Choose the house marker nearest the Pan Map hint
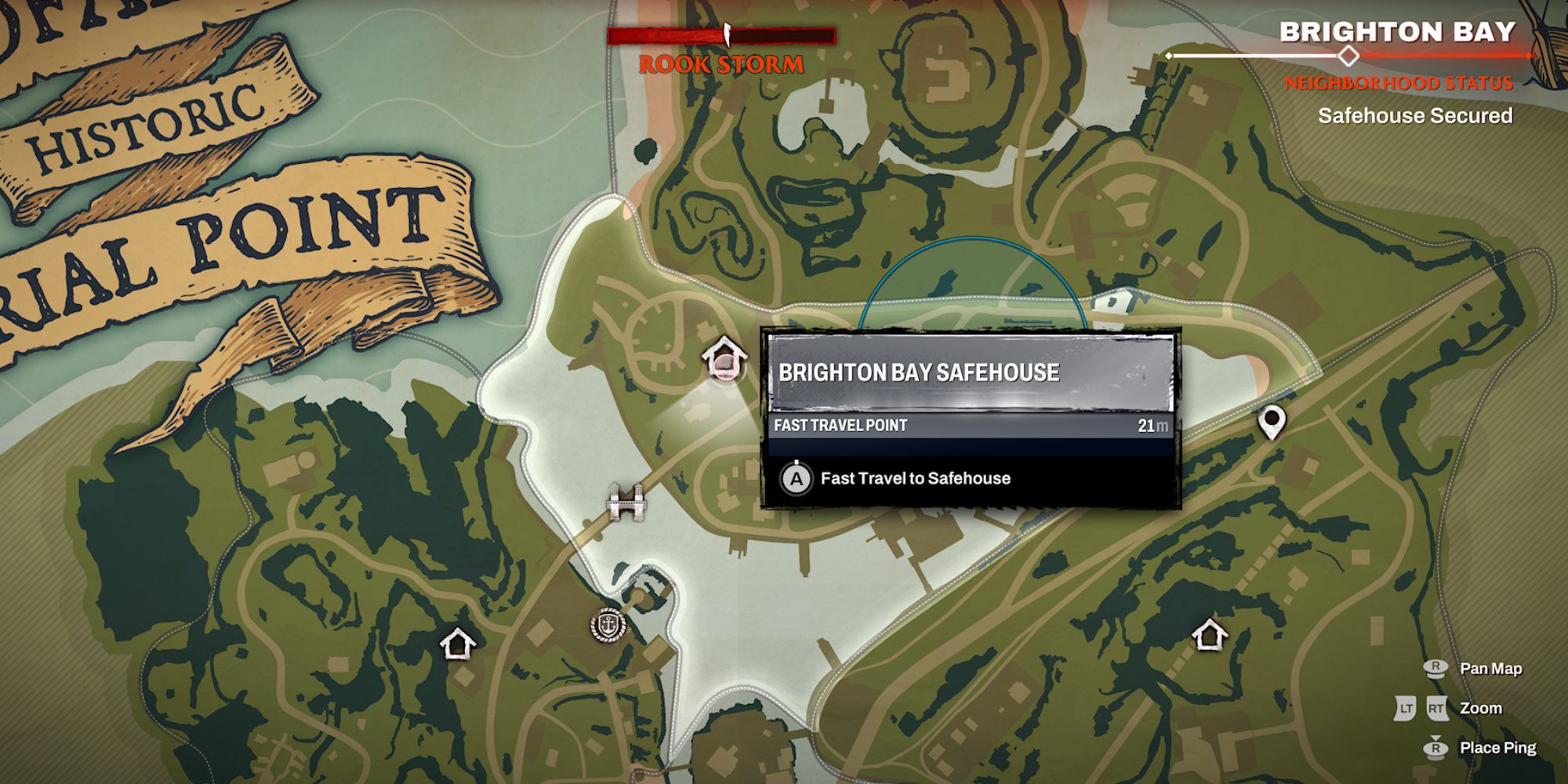This screenshot has height=784, width=1568. pos(1209,634)
